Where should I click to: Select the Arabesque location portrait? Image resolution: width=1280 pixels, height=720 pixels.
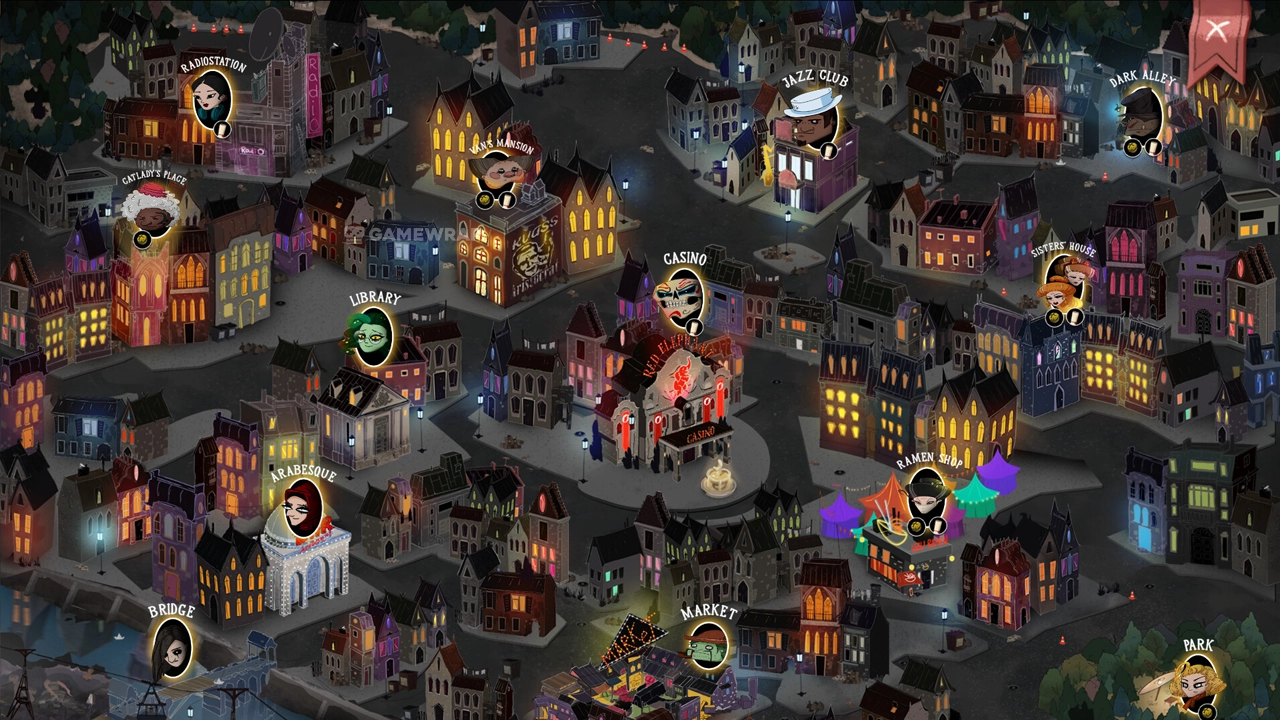pyautogui.click(x=302, y=509)
